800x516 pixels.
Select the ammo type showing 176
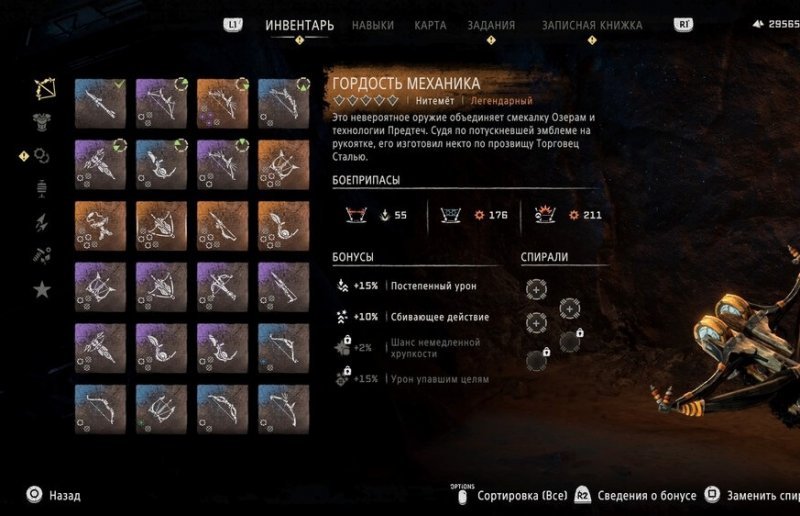(469, 214)
